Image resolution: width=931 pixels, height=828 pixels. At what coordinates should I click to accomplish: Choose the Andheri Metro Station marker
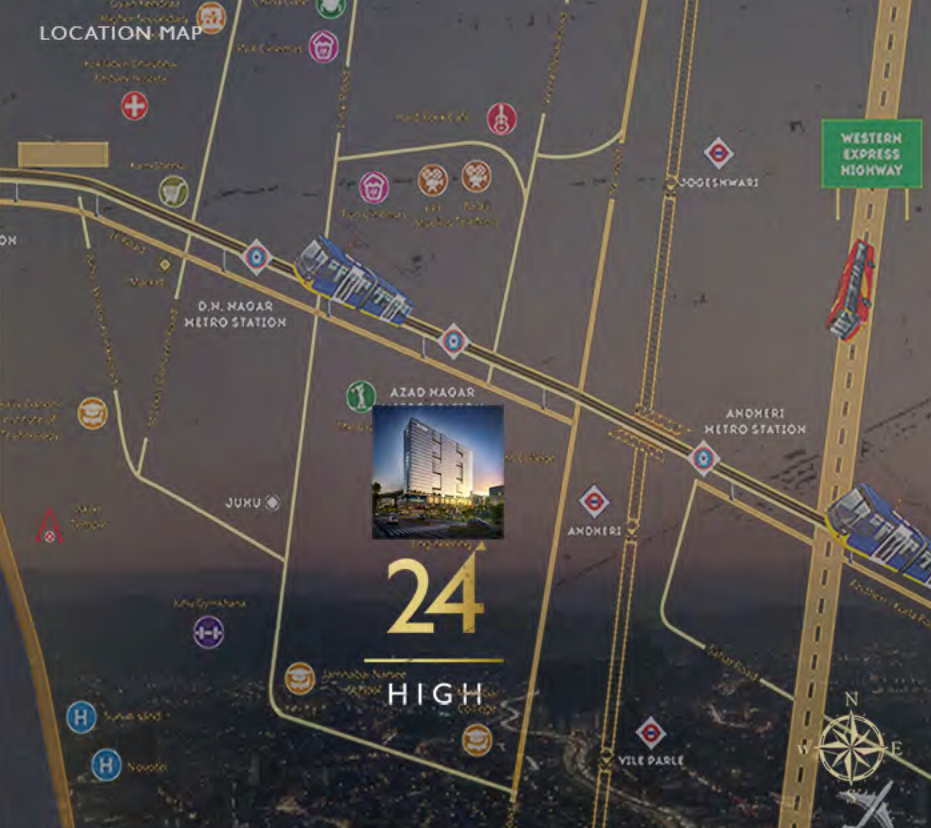pos(703,459)
